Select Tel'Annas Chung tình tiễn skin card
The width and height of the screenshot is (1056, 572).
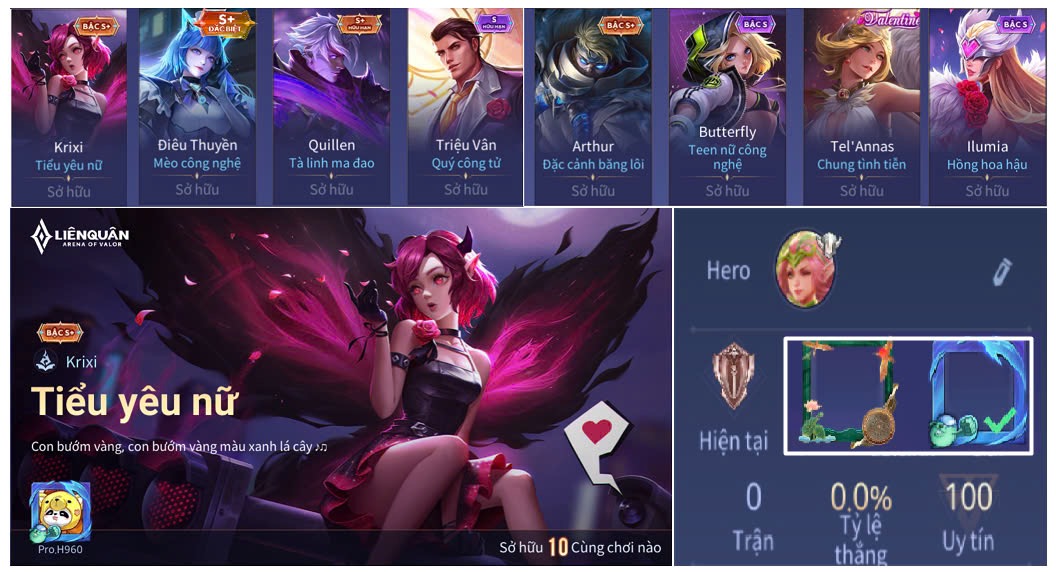(x=861, y=105)
